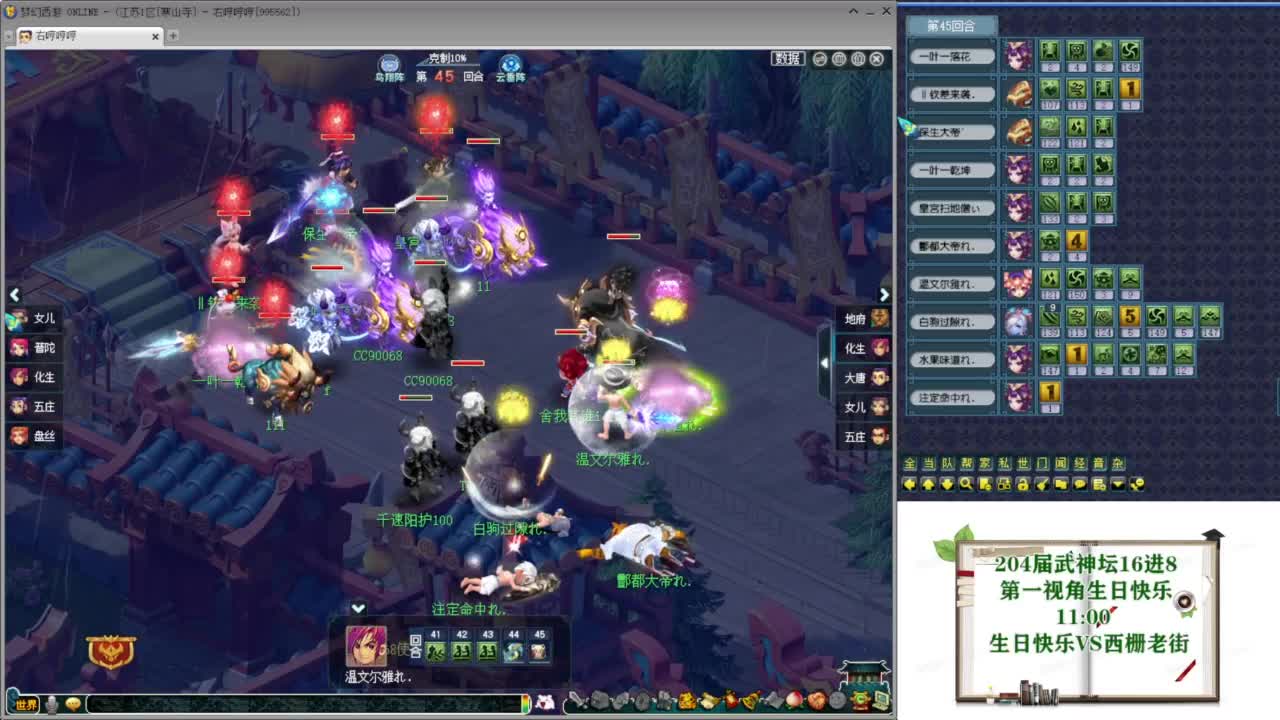Click the colored volume bar near chat corner
The height and width of the screenshot is (720, 1280).
(x=526, y=703)
